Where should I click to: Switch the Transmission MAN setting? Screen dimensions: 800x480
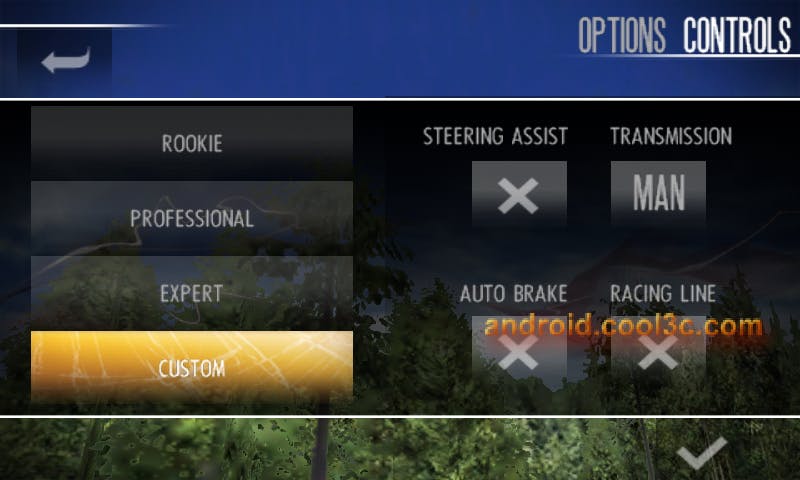point(658,194)
